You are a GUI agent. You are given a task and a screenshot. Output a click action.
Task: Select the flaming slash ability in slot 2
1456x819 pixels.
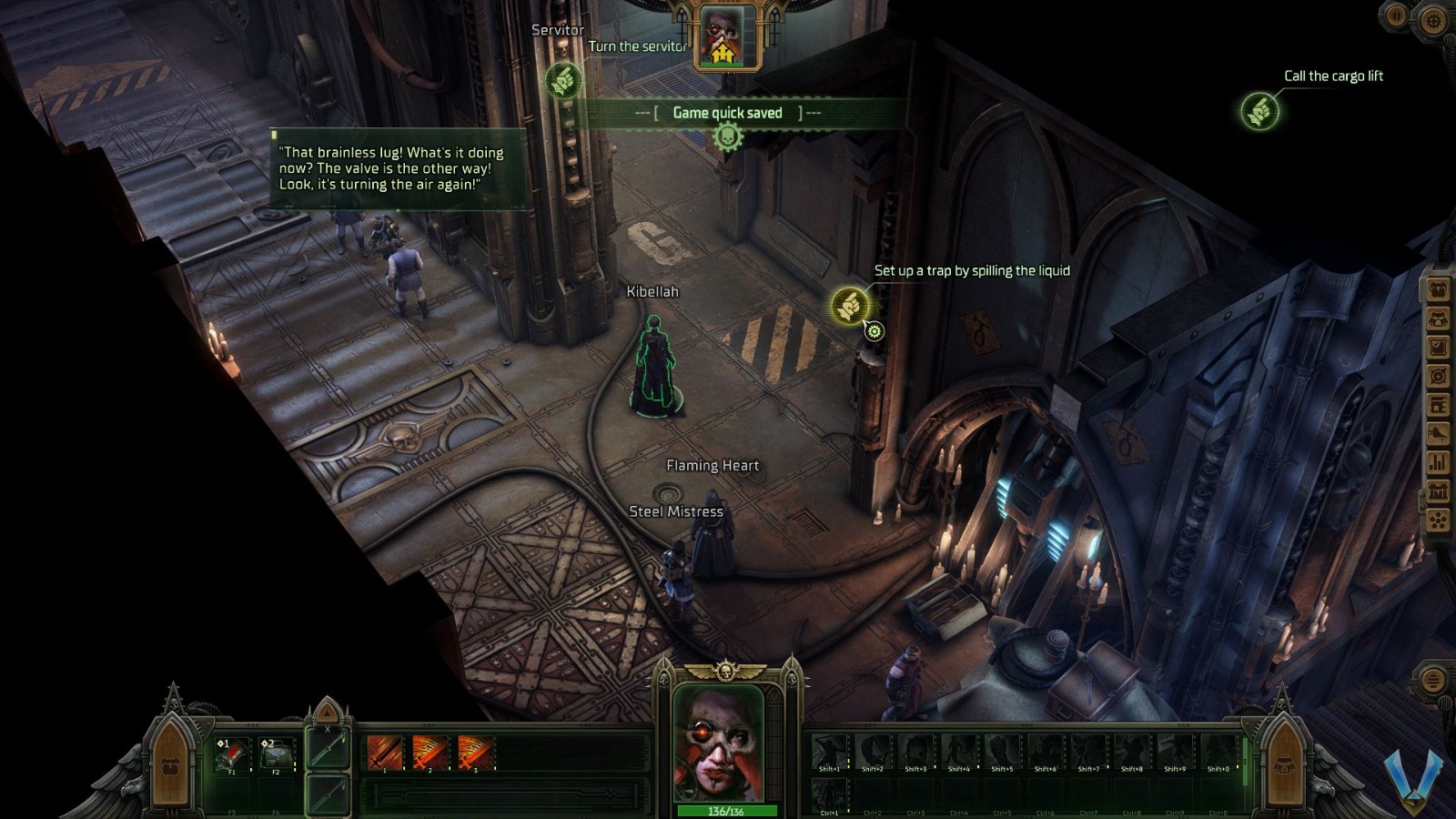(x=430, y=752)
